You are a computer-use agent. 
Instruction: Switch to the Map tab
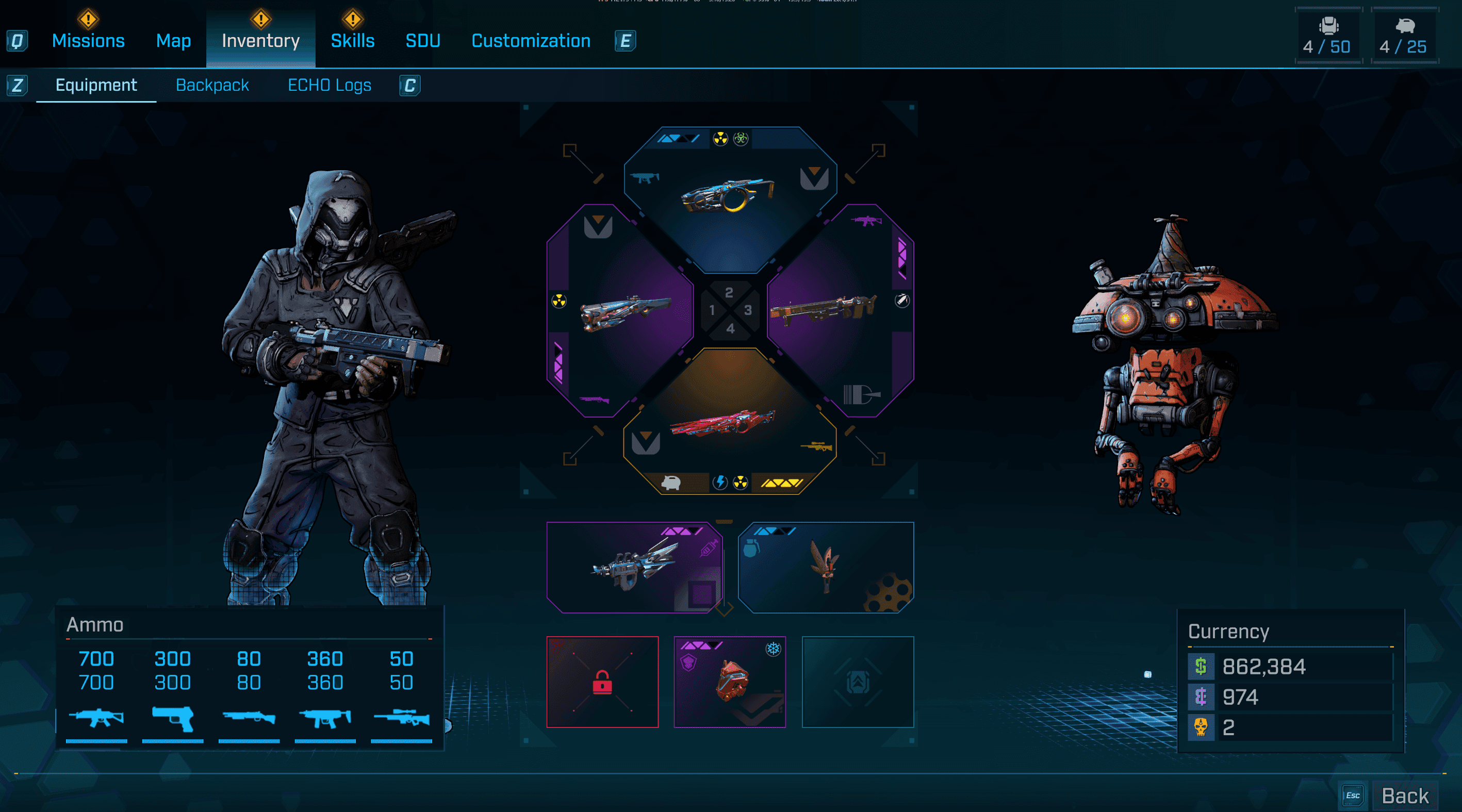173,40
